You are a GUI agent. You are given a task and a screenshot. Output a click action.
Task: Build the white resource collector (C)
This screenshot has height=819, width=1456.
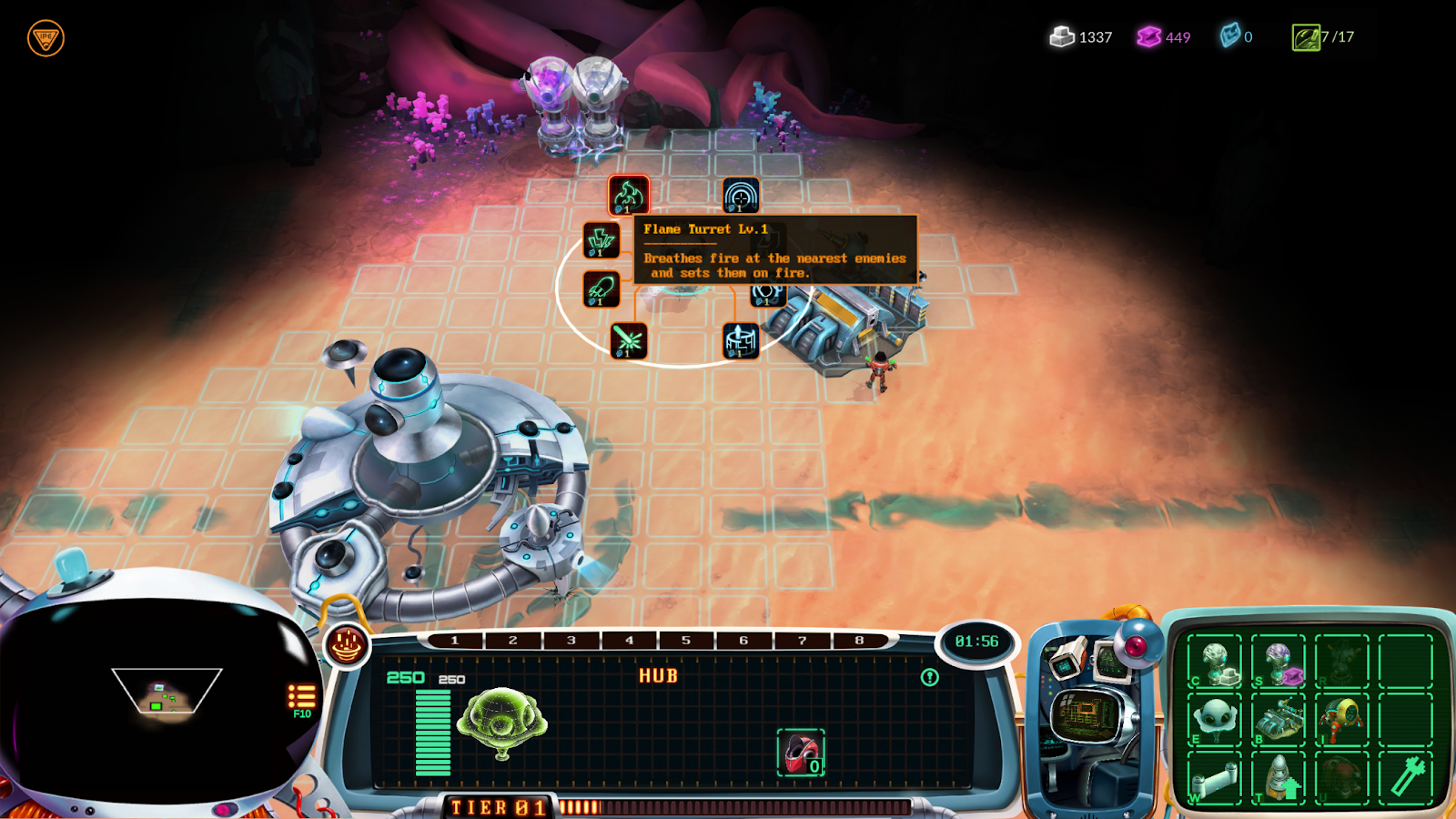tap(1215, 662)
